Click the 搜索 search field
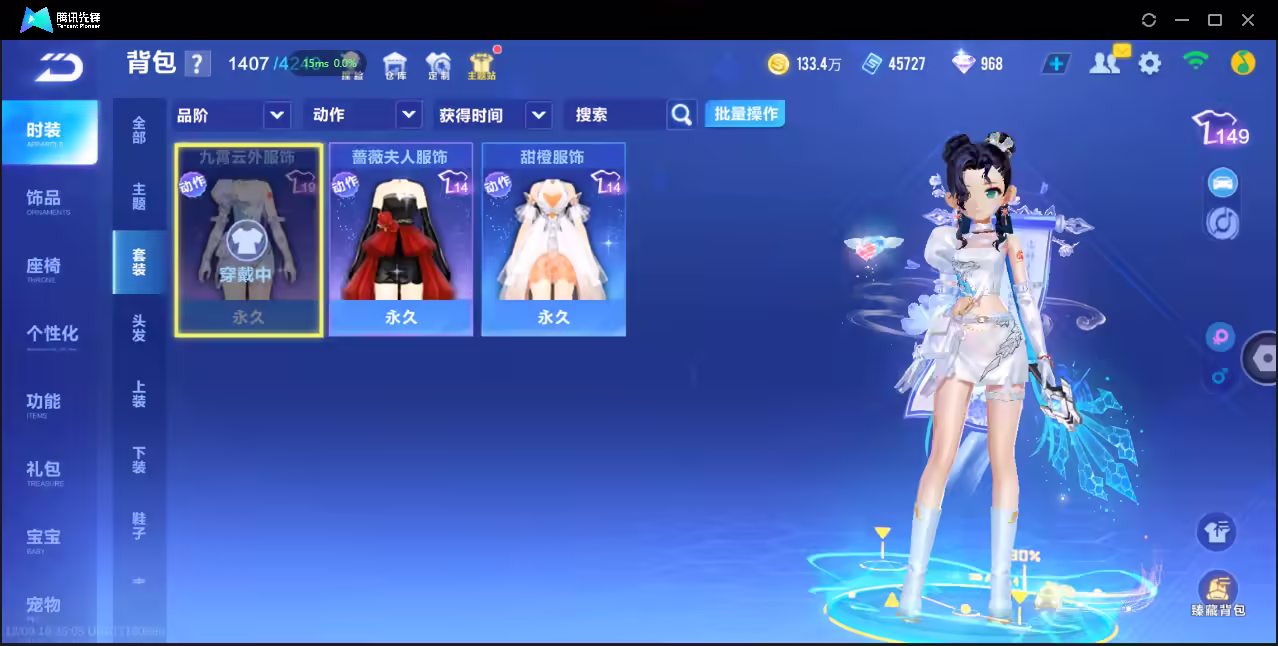 pyautogui.click(x=615, y=115)
